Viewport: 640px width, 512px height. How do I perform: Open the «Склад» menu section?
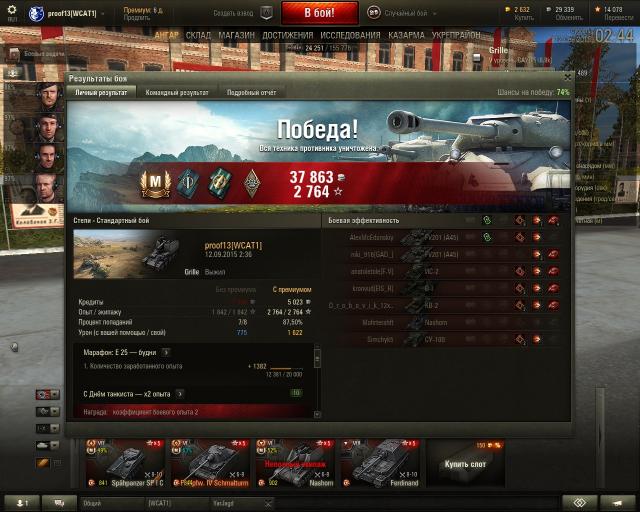coord(198,34)
